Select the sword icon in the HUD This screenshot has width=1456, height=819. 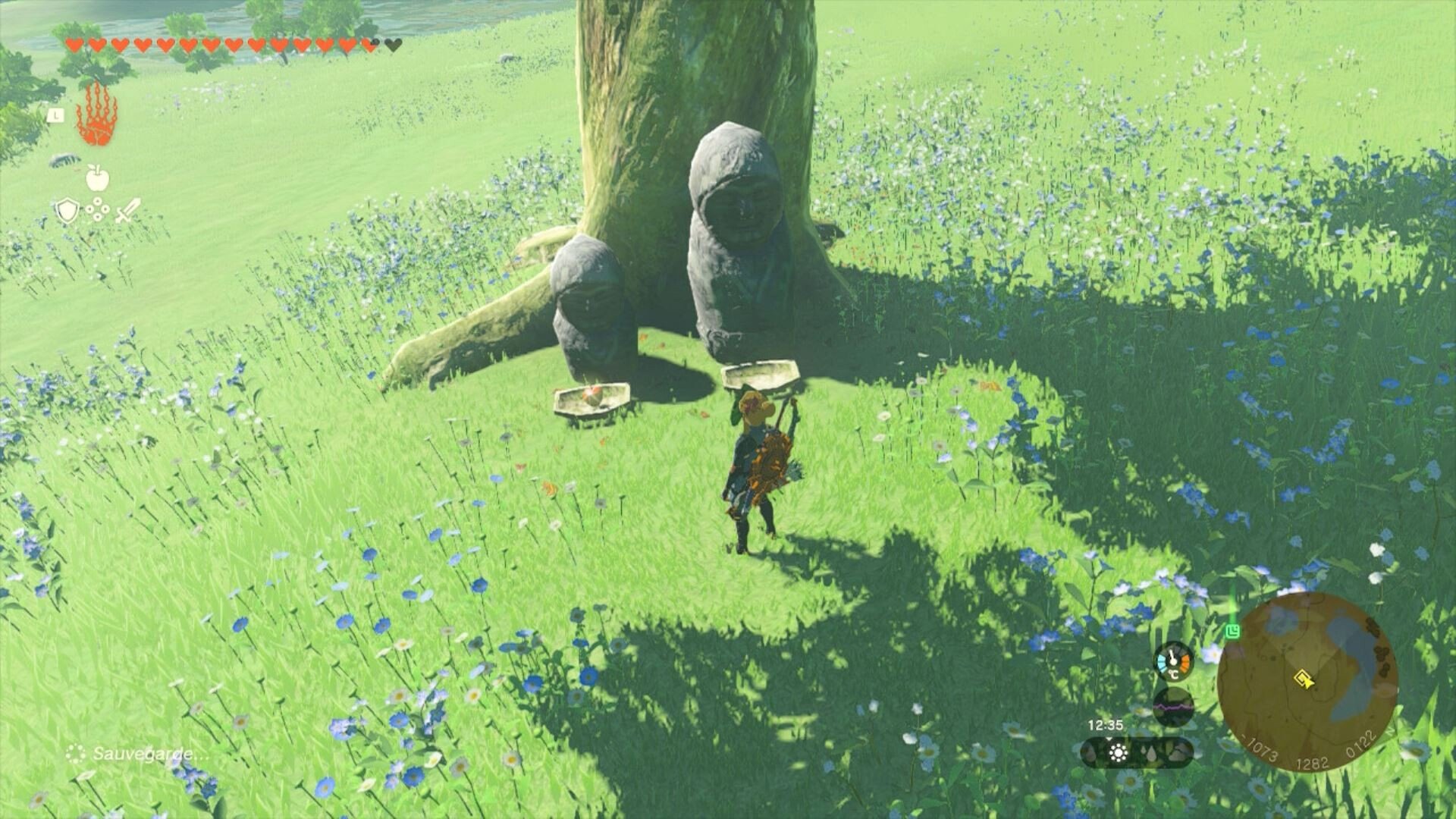(x=128, y=210)
